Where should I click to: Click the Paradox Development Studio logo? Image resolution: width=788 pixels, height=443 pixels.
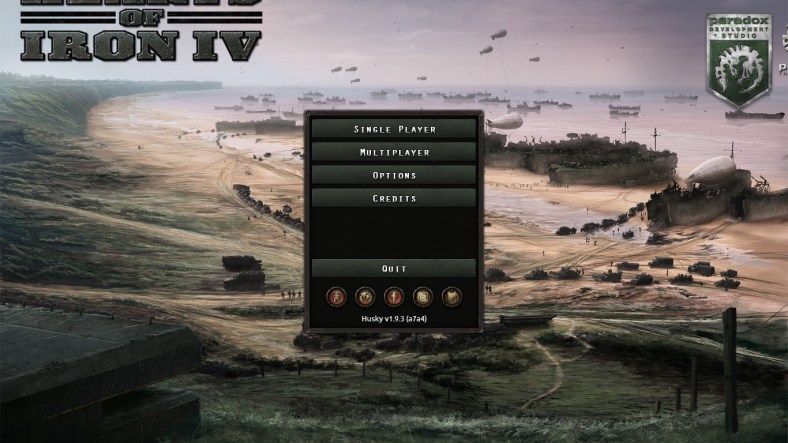pyautogui.click(x=738, y=58)
